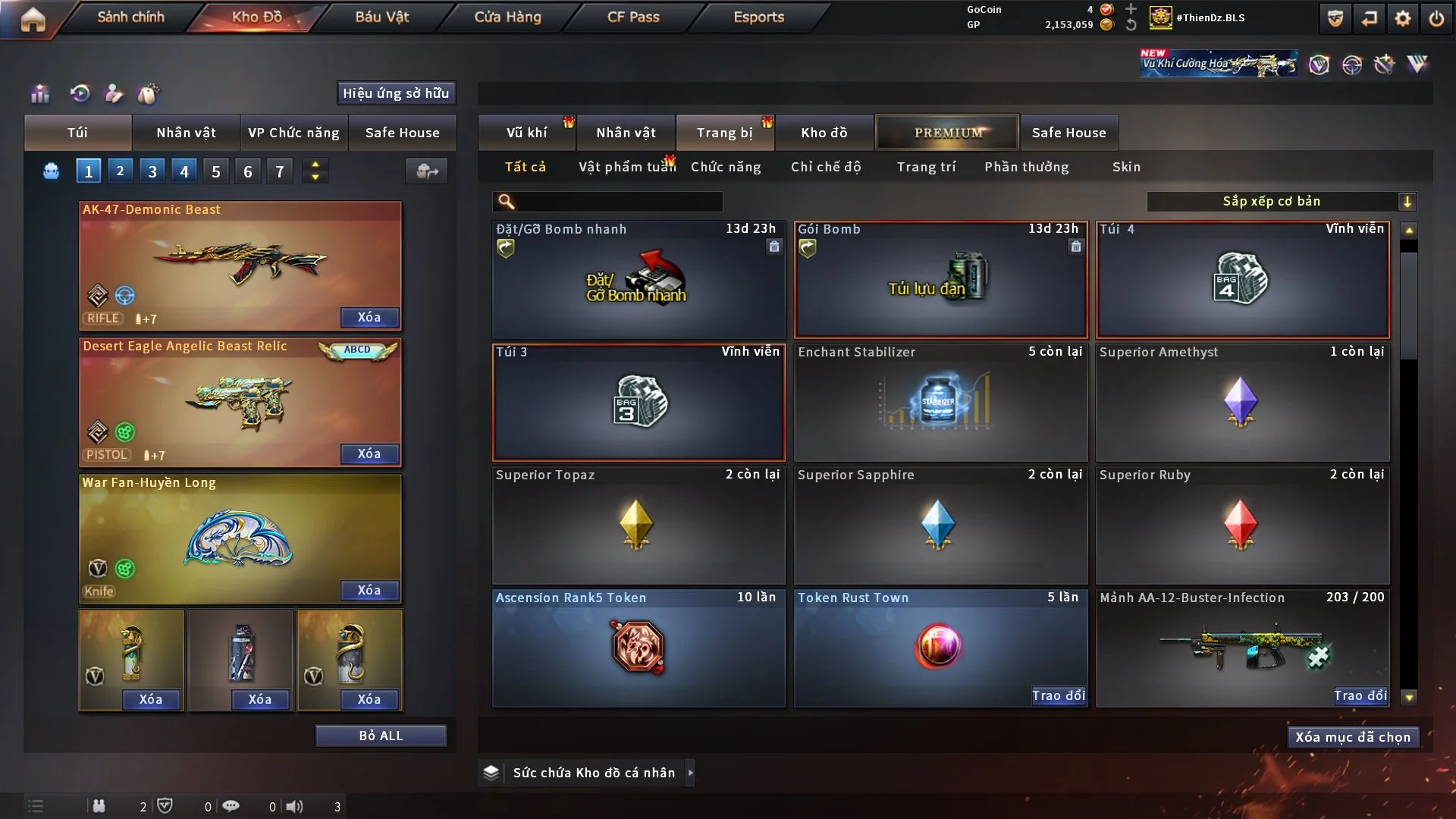Remove AK-47-Demonic Beast with Xóa
This screenshot has width=1456, height=819.
tap(369, 317)
